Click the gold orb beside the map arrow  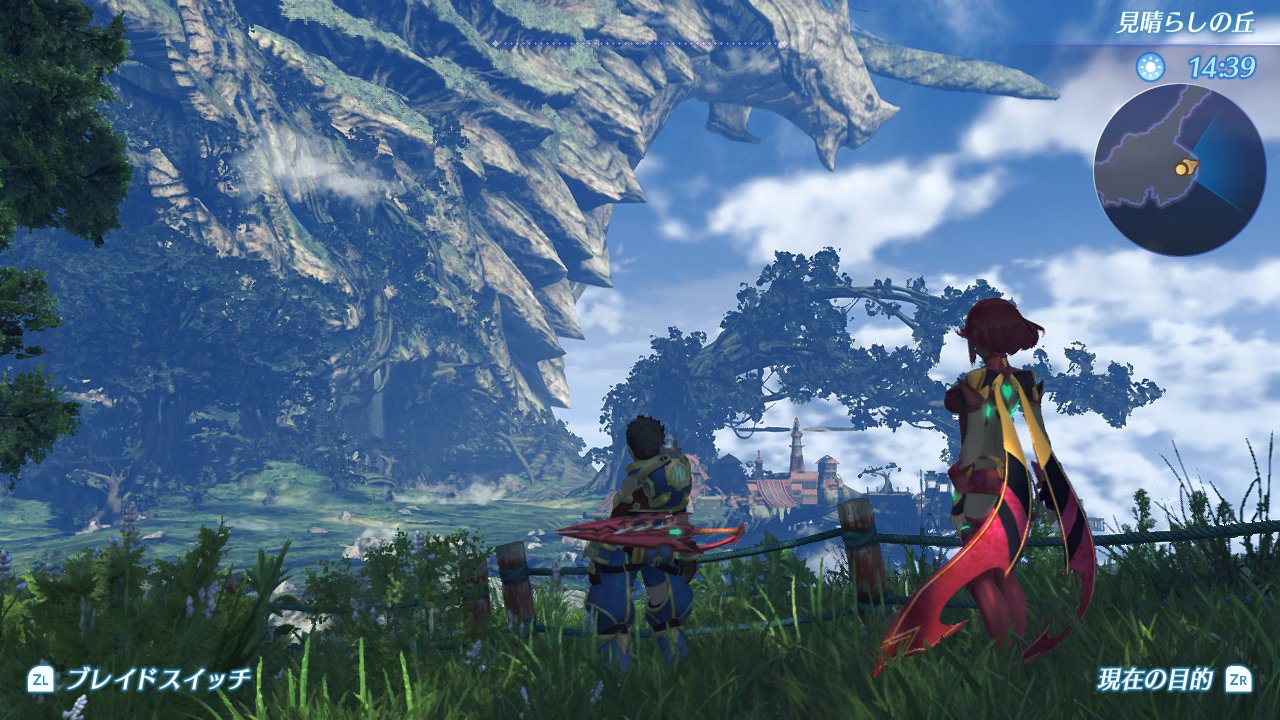click(x=1180, y=170)
